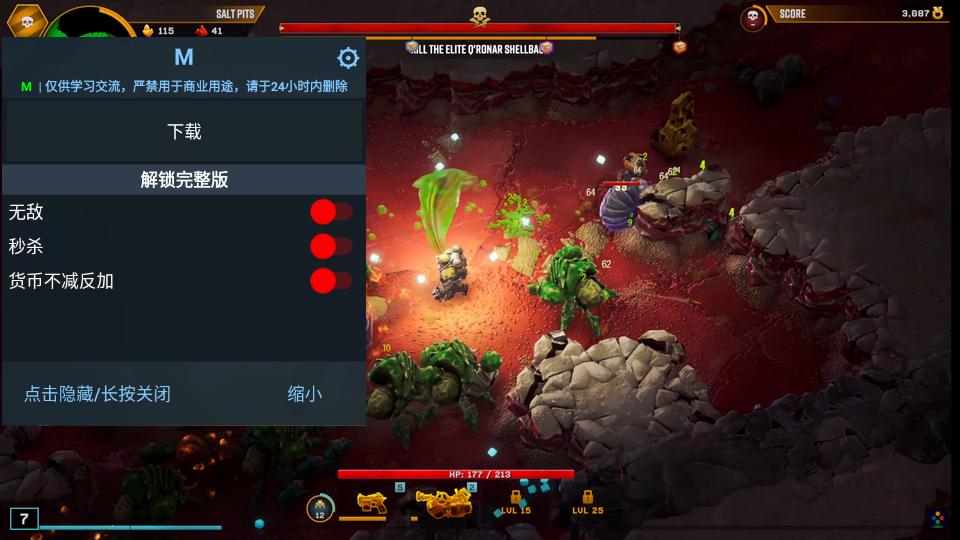Click the locked LVL 15 weapon slot
The width and height of the screenshot is (960, 540).
(516, 502)
